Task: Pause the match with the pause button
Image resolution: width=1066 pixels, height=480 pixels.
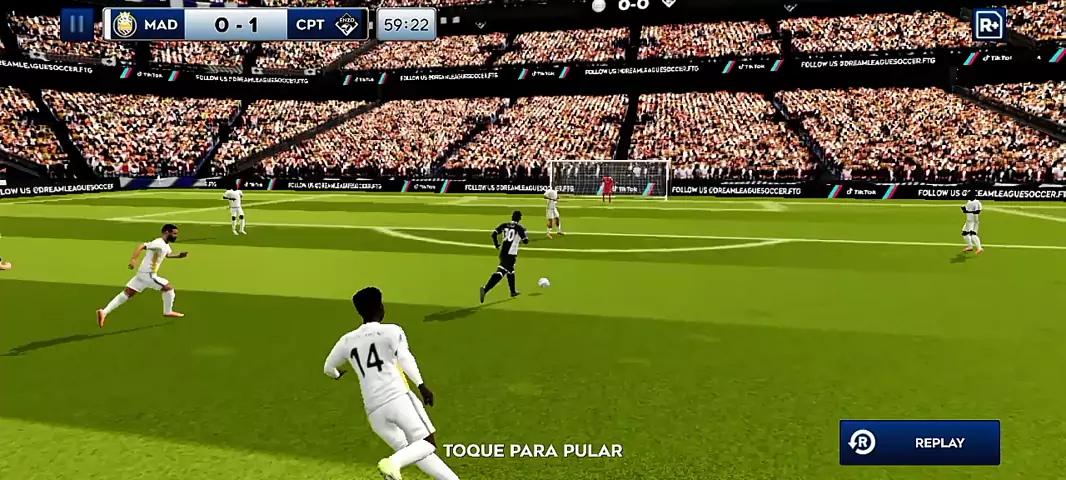Action: tap(77, 24)
